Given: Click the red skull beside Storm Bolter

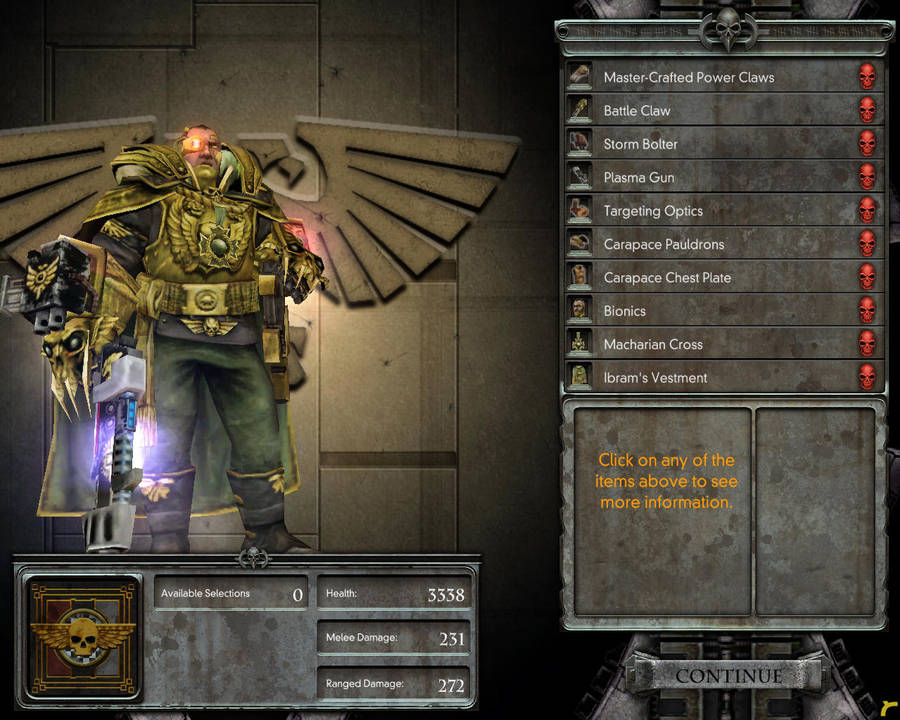Looking at the screenshot, I should click(x=867, y=144).
